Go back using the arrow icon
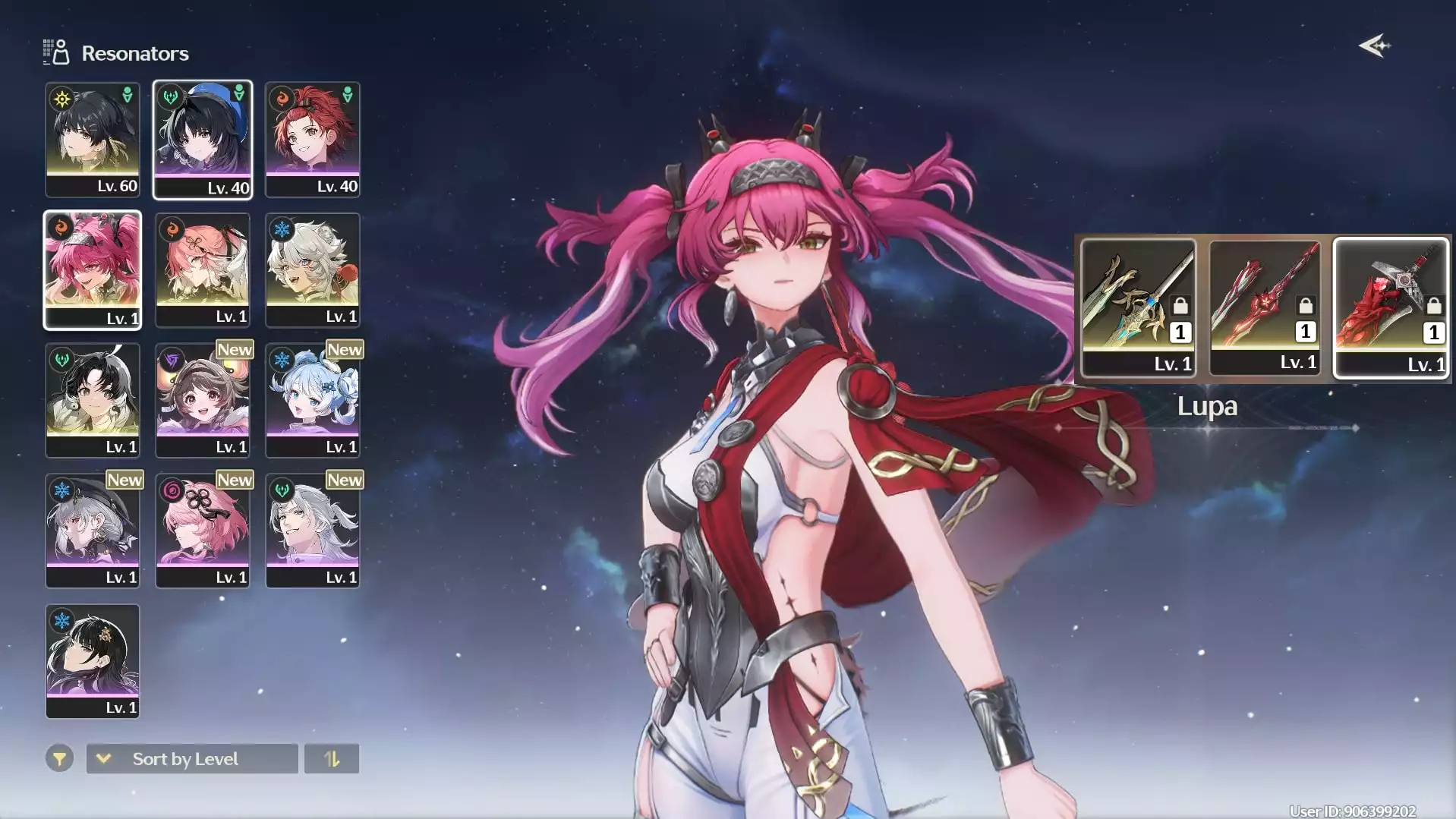 coord(1374,46)
